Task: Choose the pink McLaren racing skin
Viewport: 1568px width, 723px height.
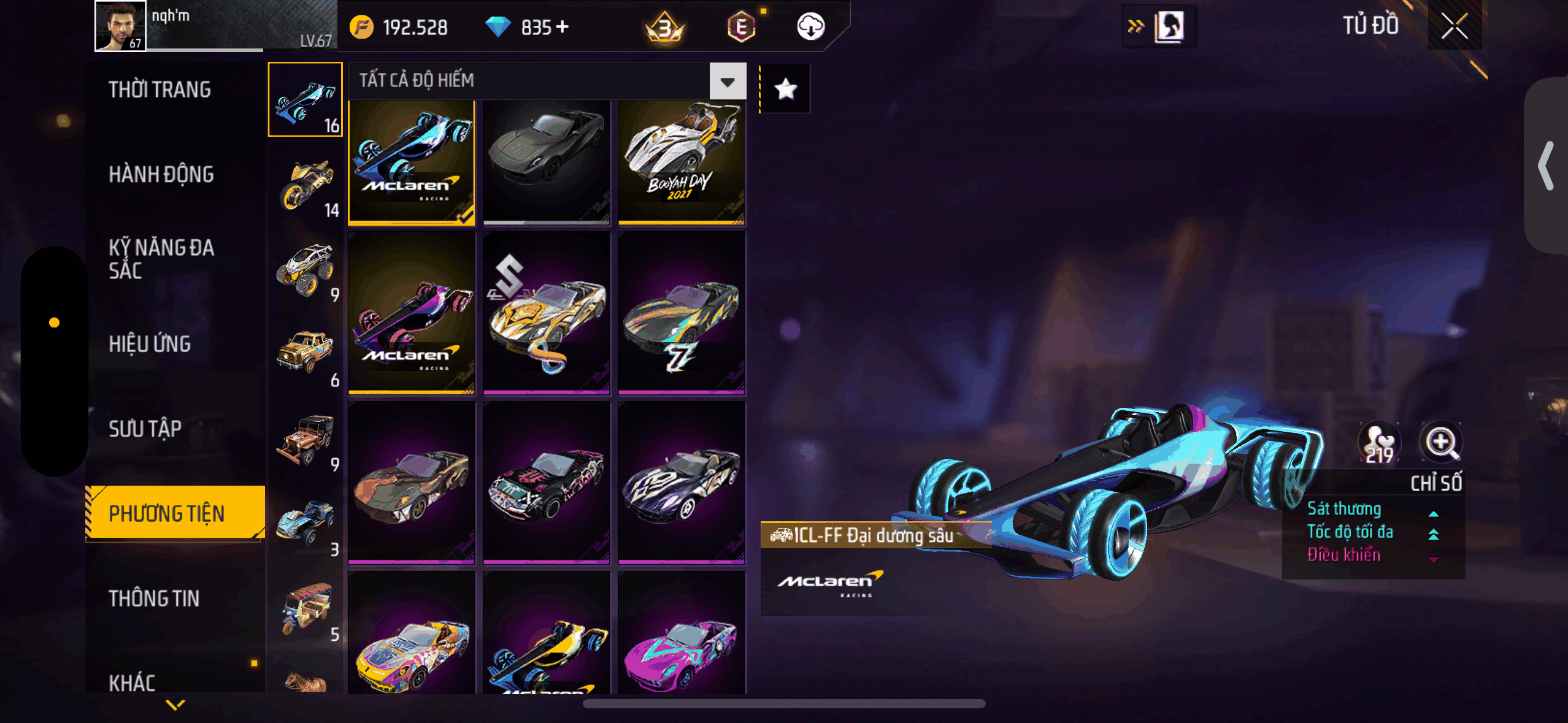Action: [x=412, y=314]
